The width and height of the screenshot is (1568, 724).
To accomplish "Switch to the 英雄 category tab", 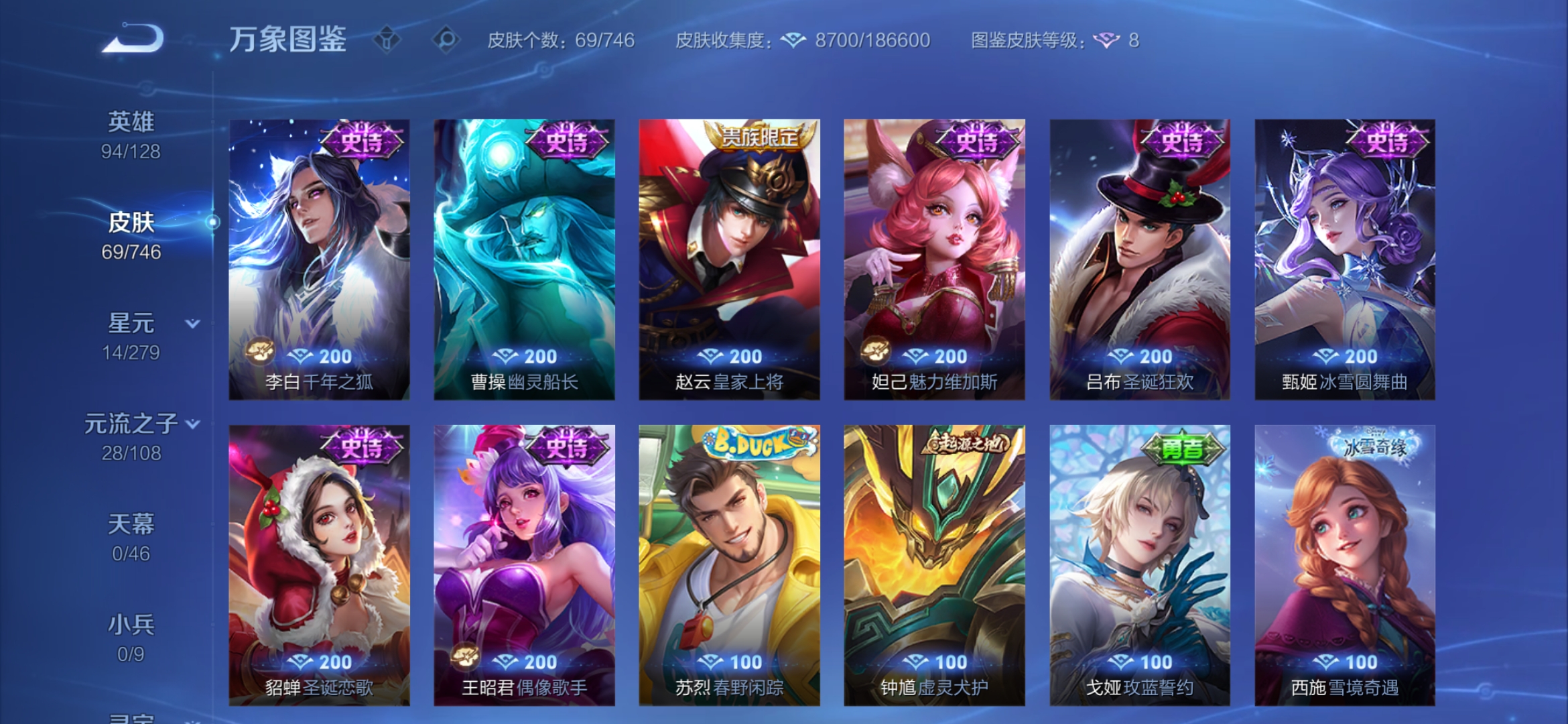I will [x=131, y=122].
